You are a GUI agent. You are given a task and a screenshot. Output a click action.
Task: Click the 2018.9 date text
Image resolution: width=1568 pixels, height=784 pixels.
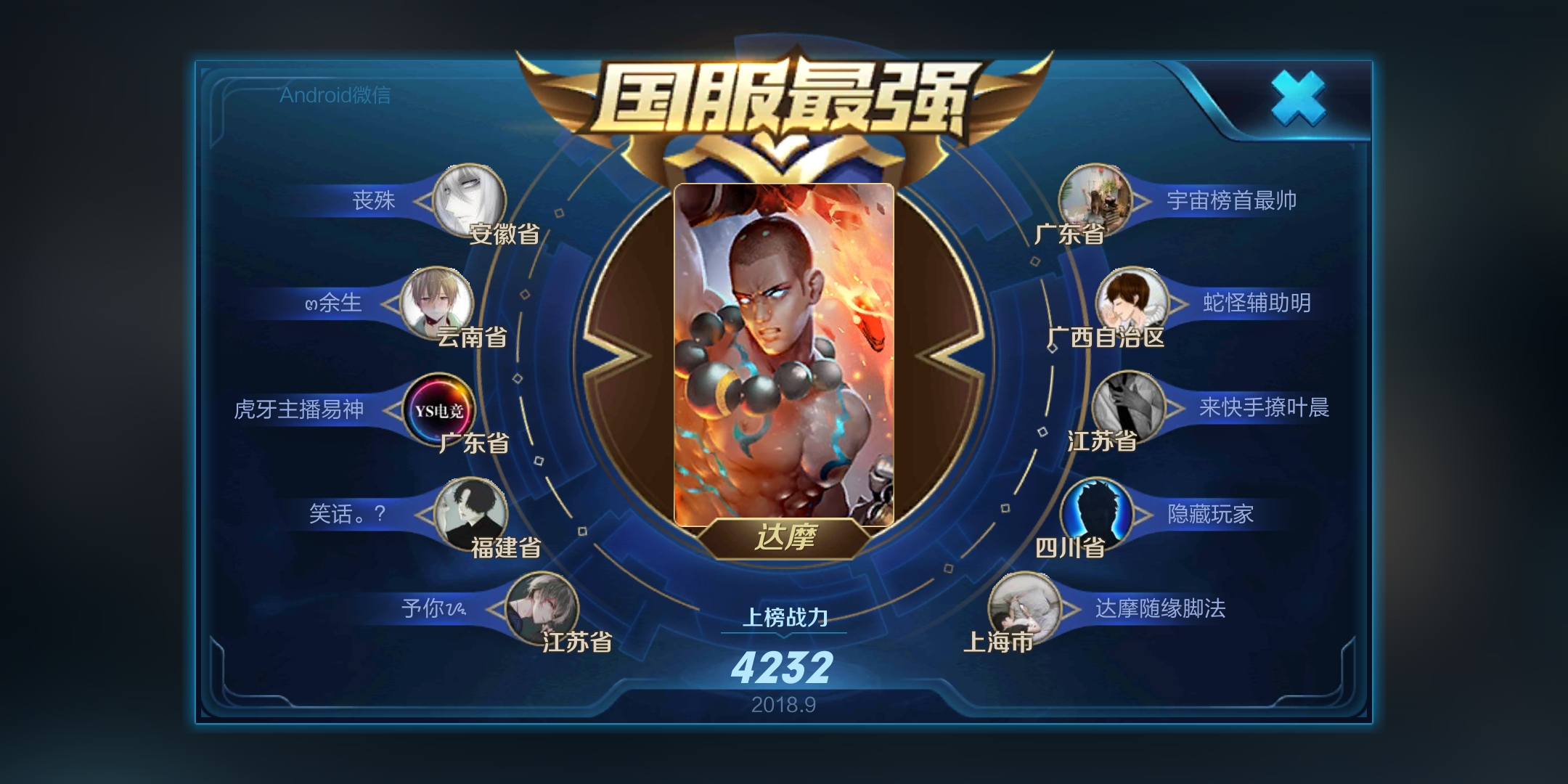[783, 703]
